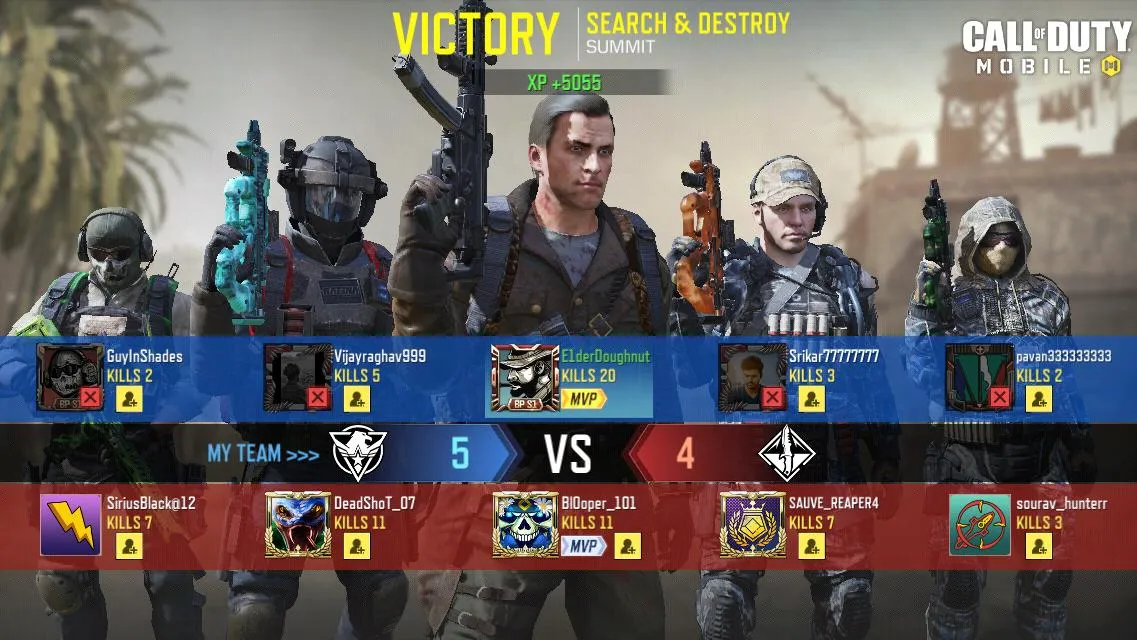View Srikar77777777's avatar profile

tap(752, 378)
